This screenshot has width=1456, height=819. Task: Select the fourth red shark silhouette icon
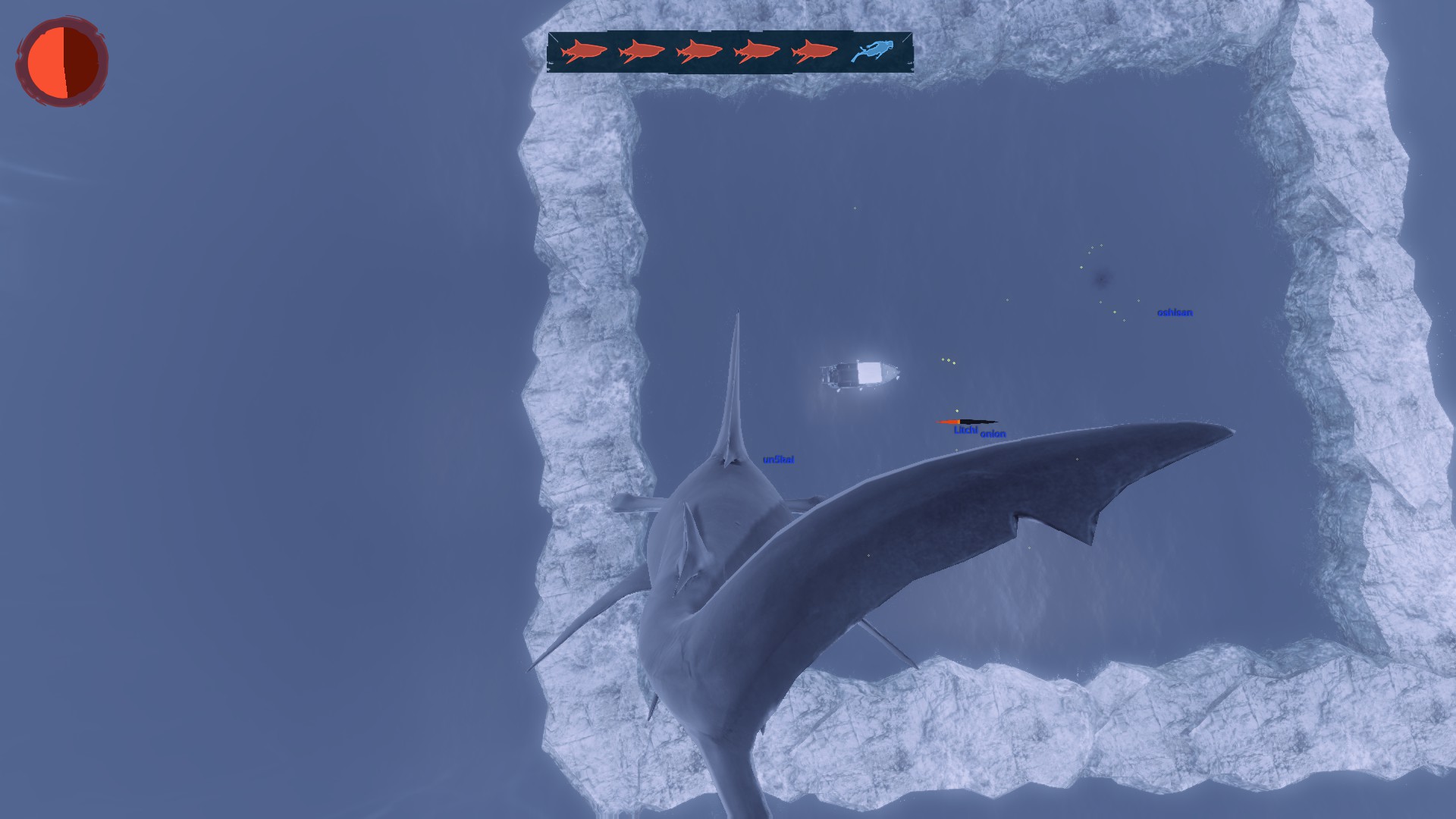tap(757, 50)
